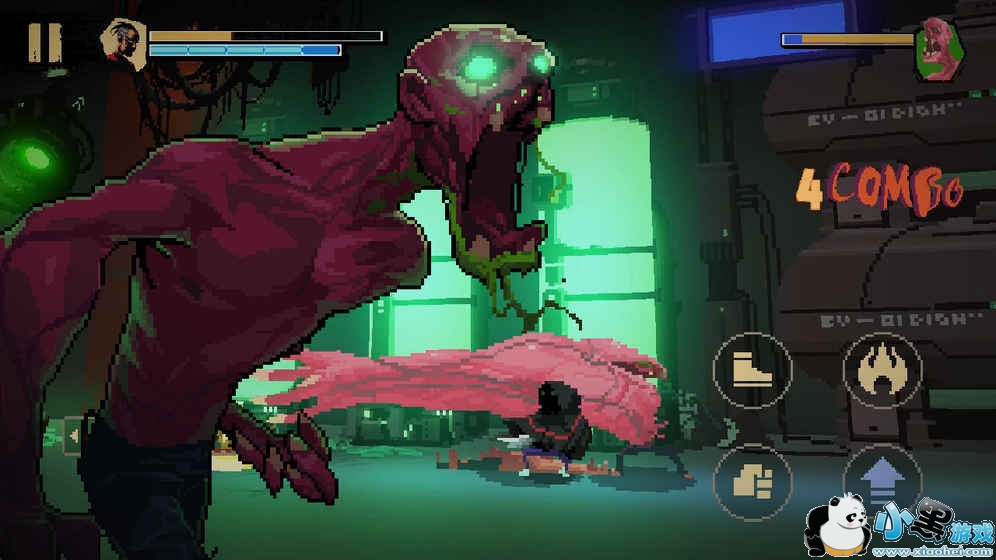
Task: Activate the flame special ability button
Action: (881, 371)
